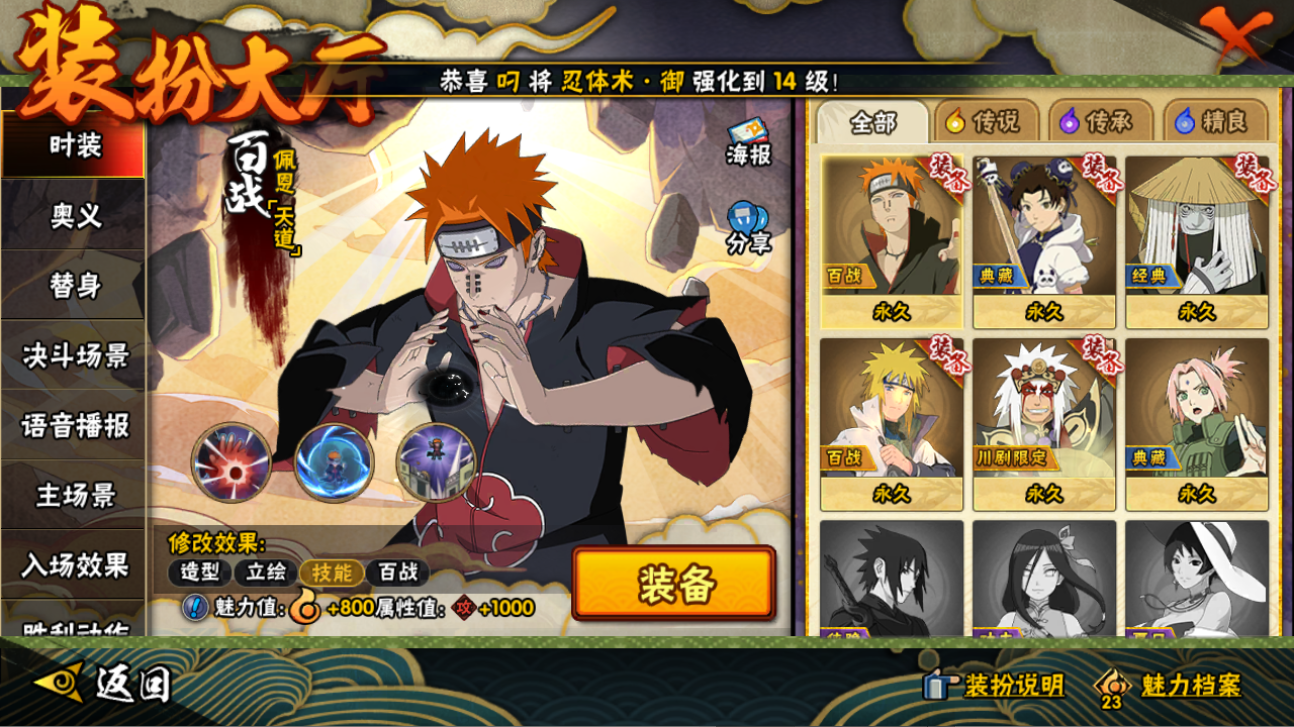Tap the 分享 share icon

[x=748, y=228]
